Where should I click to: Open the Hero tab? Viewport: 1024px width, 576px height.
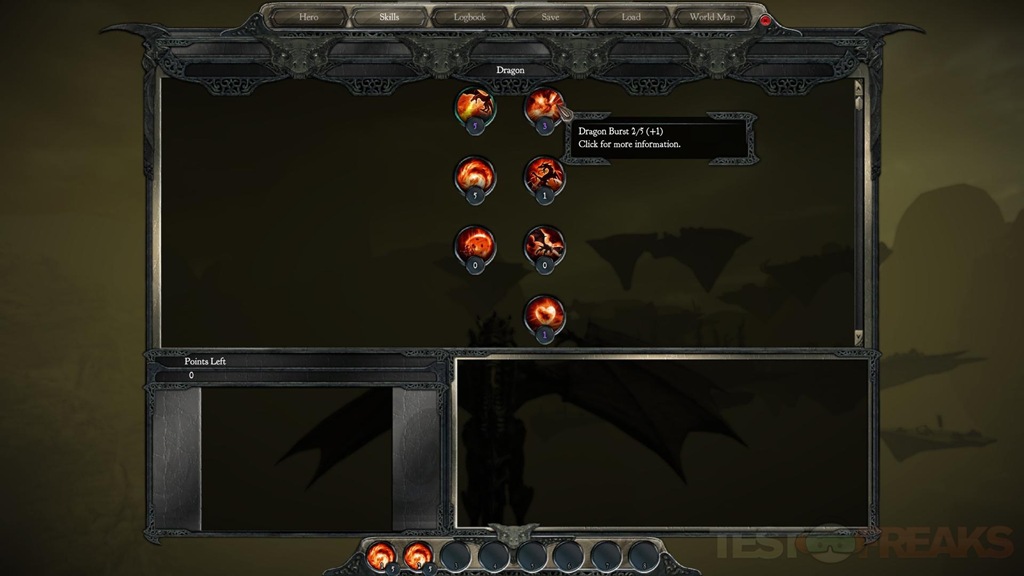pos(308,17)
